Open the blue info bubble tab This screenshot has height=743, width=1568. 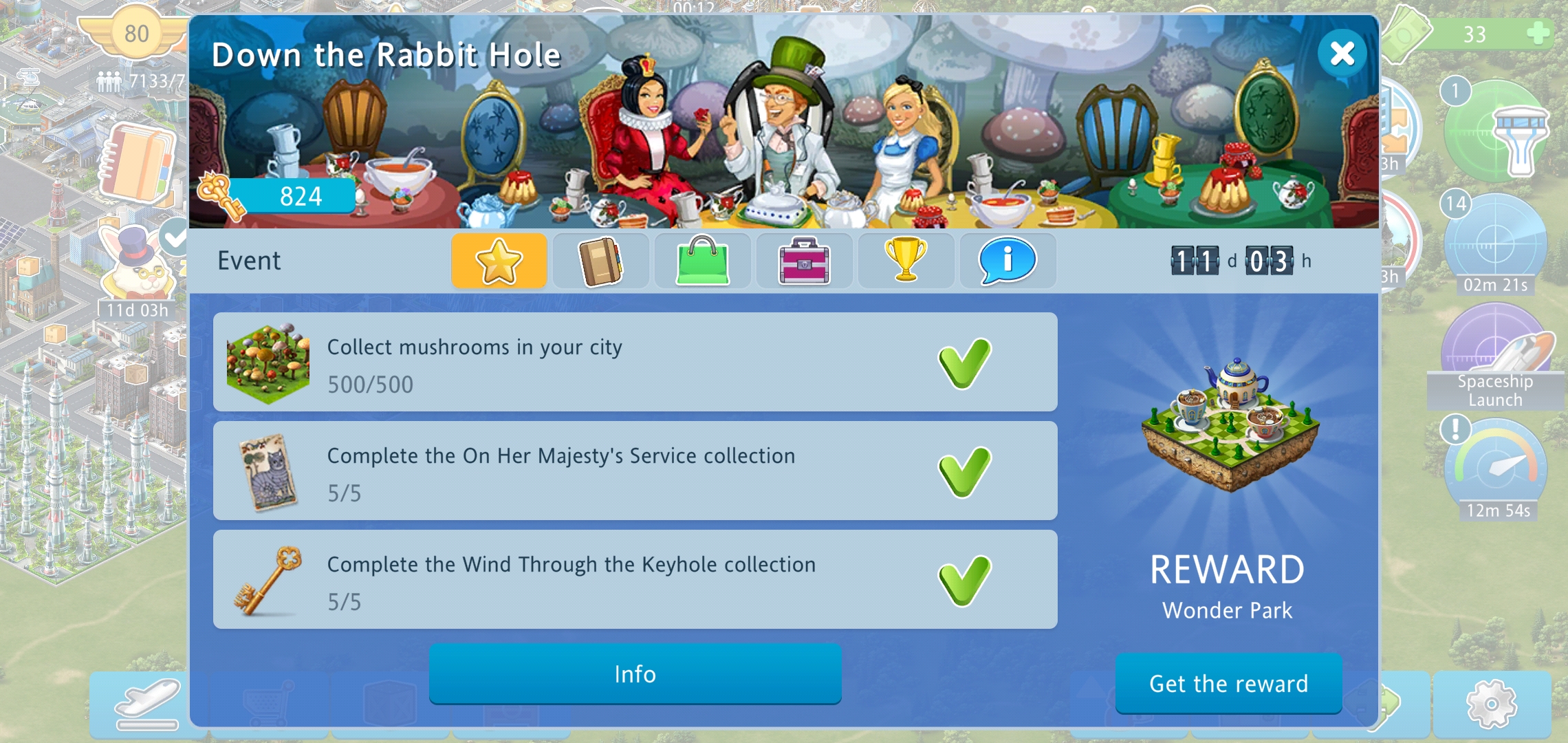click(x=1008, y=261)
